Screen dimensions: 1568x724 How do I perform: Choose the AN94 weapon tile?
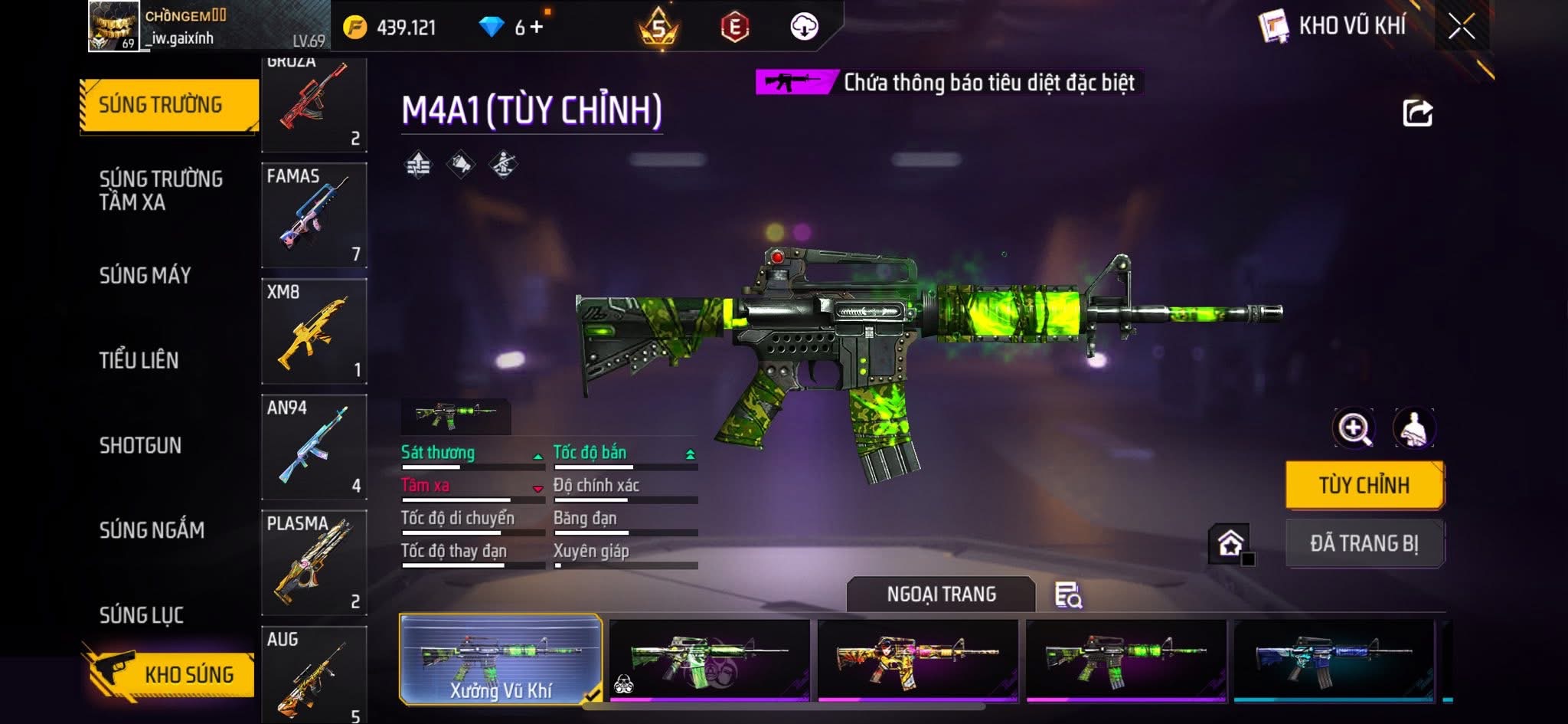point(314,447)
